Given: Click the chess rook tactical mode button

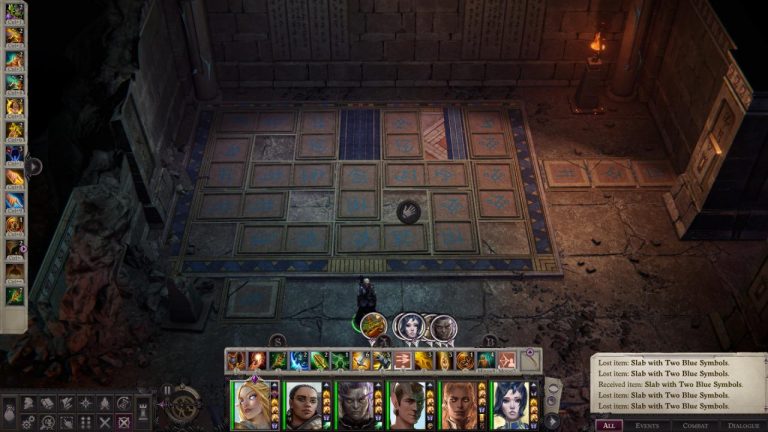Looking at the screenshot, I should coord(143,409).
